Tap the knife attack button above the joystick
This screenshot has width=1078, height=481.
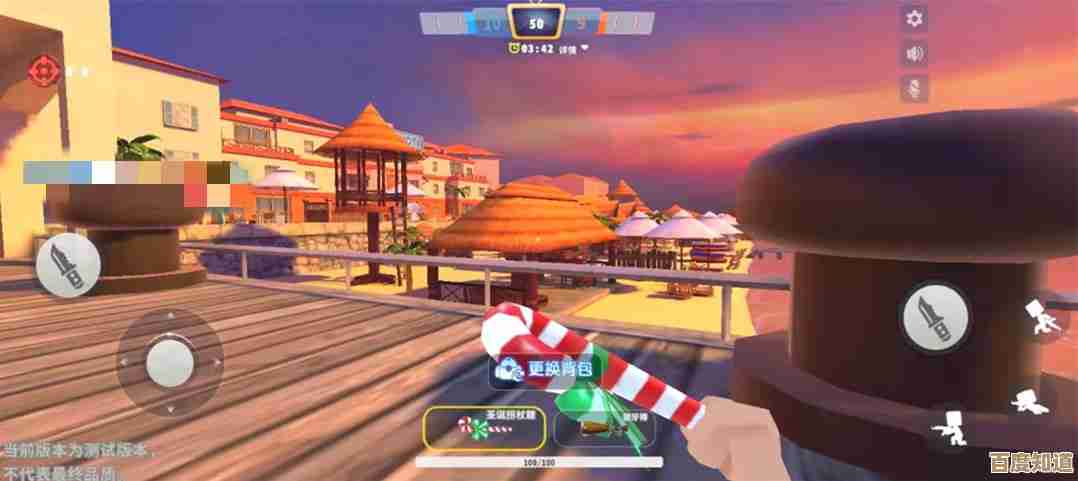point(68,265)
